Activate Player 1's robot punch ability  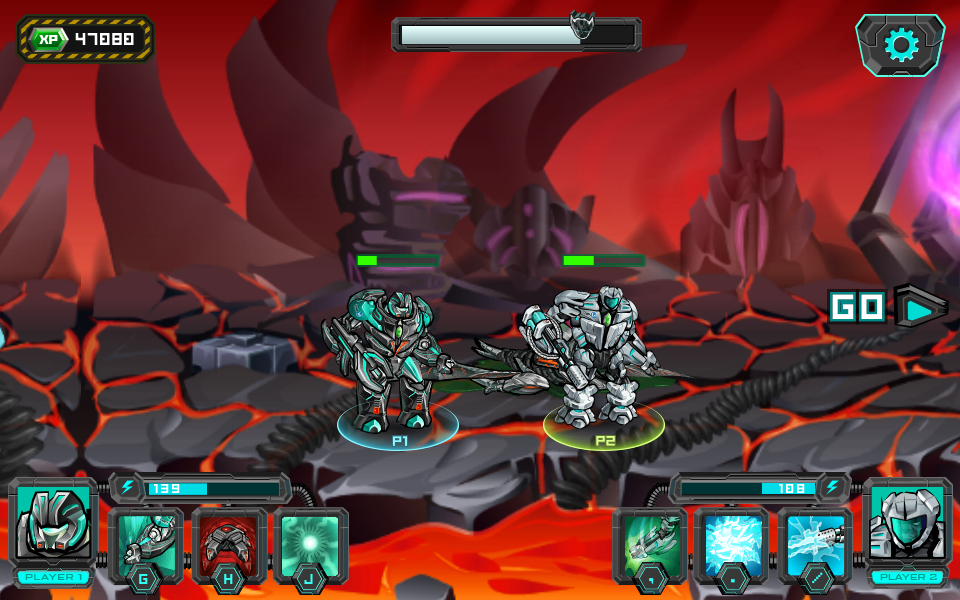[146, 543]
